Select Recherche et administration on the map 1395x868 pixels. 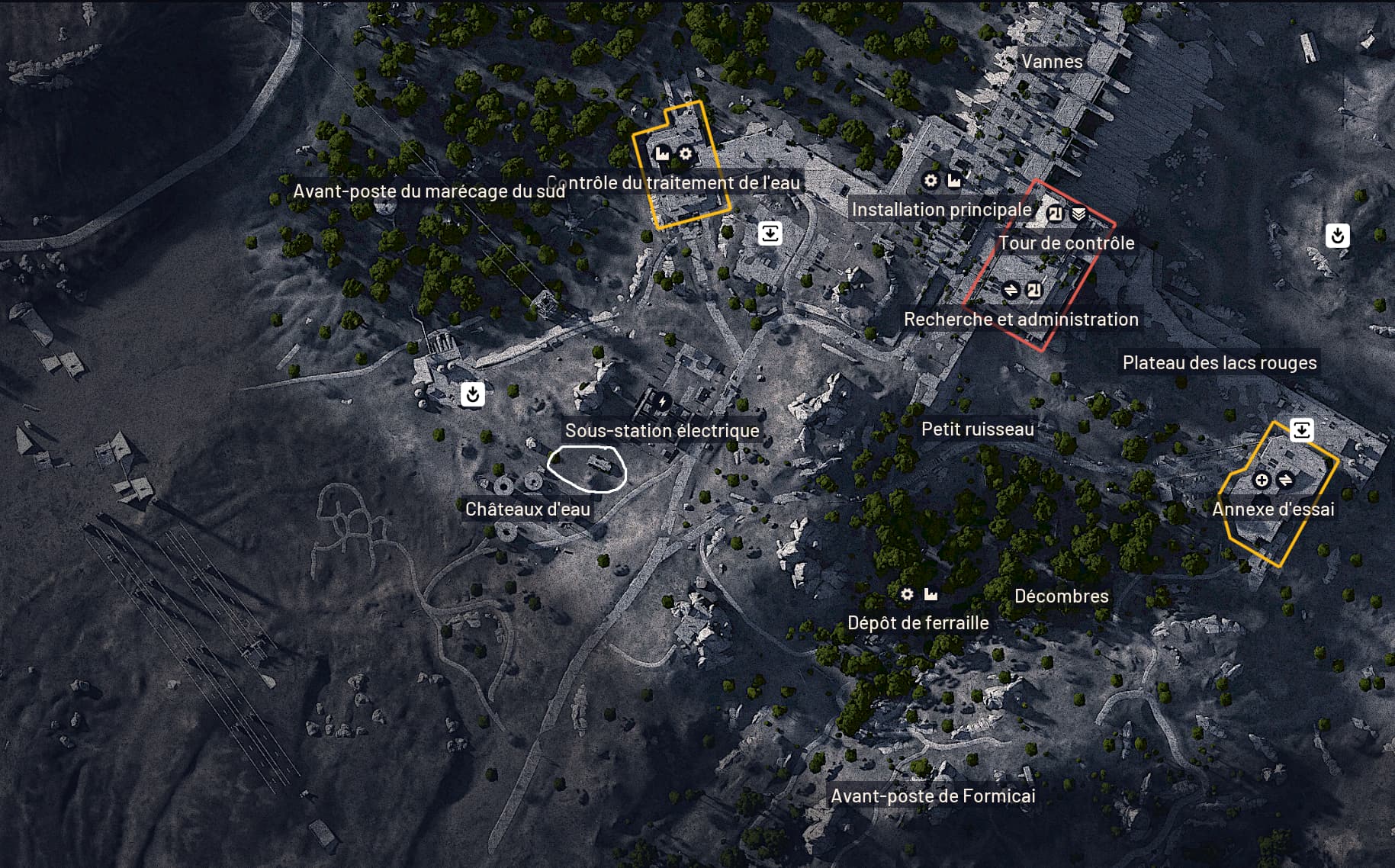(1021, 320)
